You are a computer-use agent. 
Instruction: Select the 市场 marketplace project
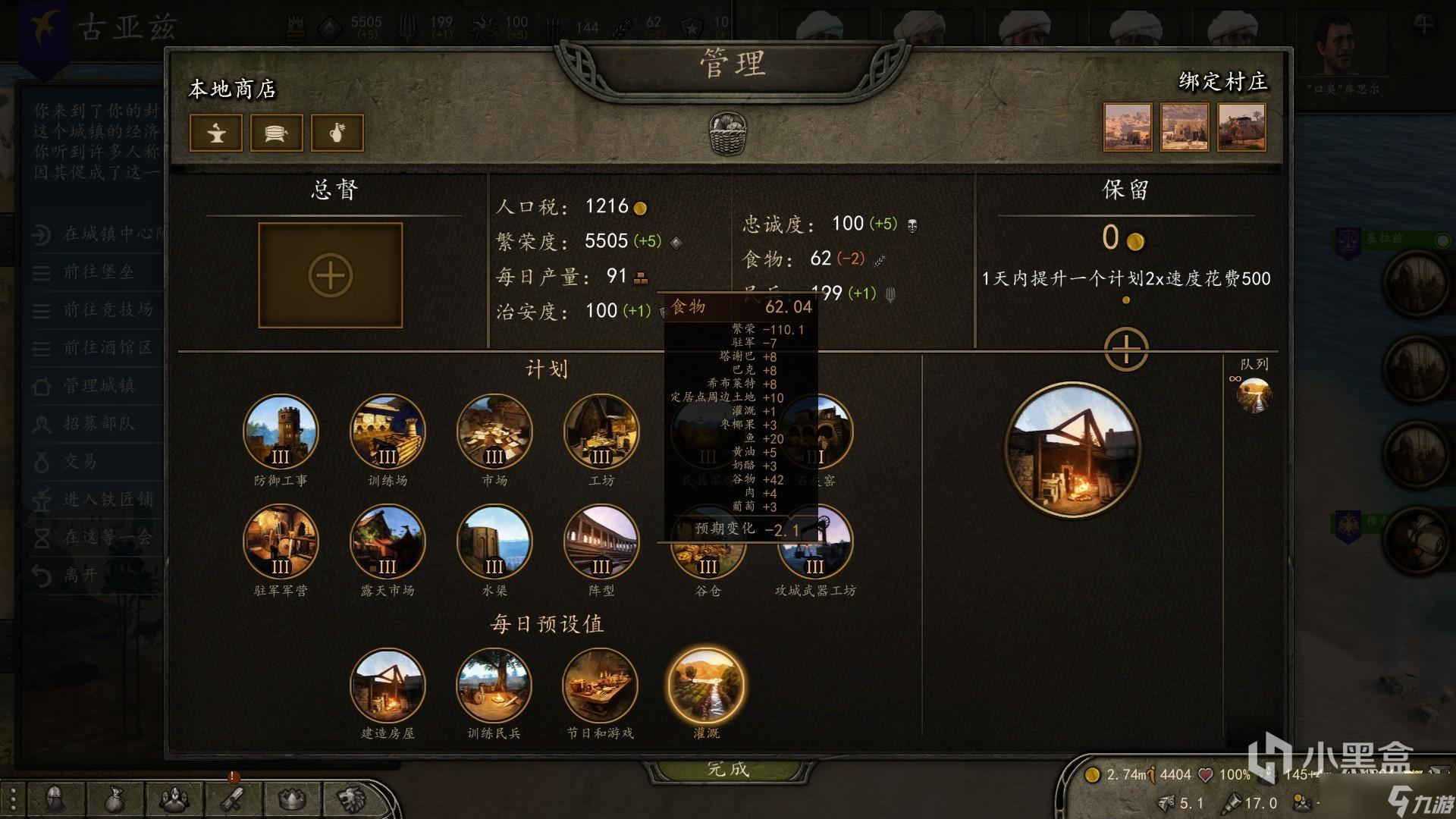pyautogui.click(x=494, y=432)
